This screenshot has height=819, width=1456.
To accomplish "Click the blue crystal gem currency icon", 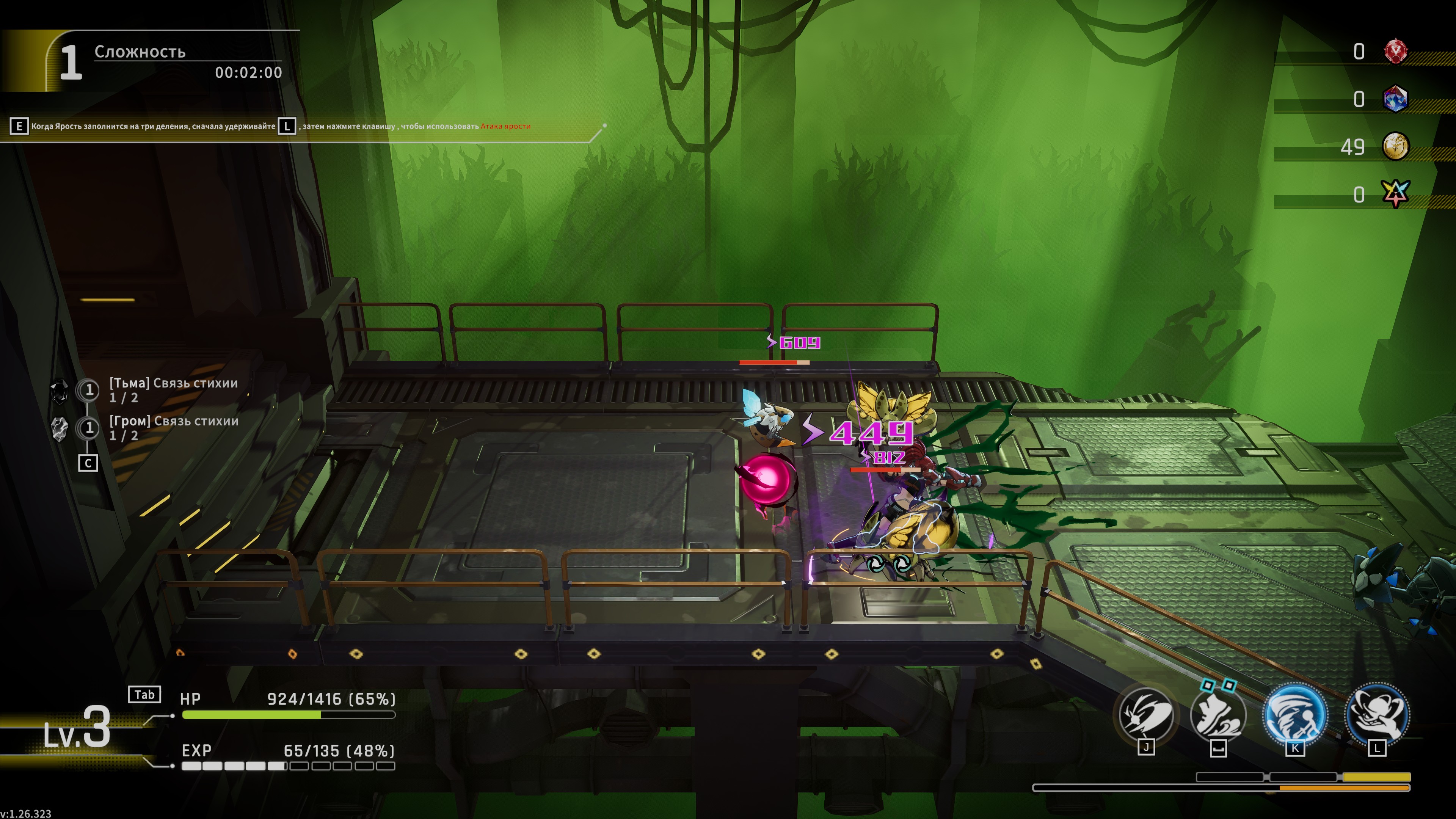I will [x=1395, y=99].
